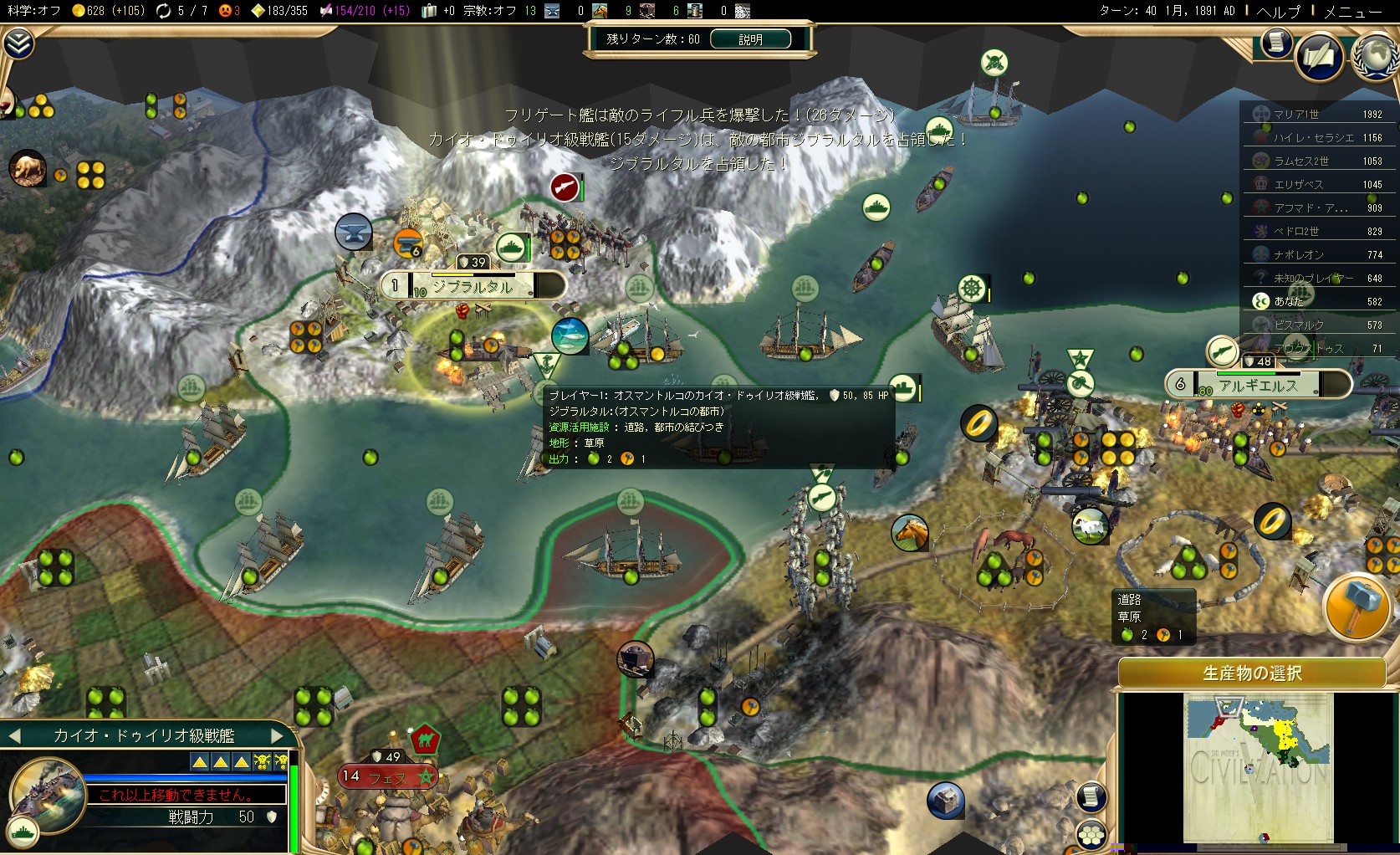
Task: Expand the top-left chevron info panel
Action: pyautogui.click(x=18, y=44)
